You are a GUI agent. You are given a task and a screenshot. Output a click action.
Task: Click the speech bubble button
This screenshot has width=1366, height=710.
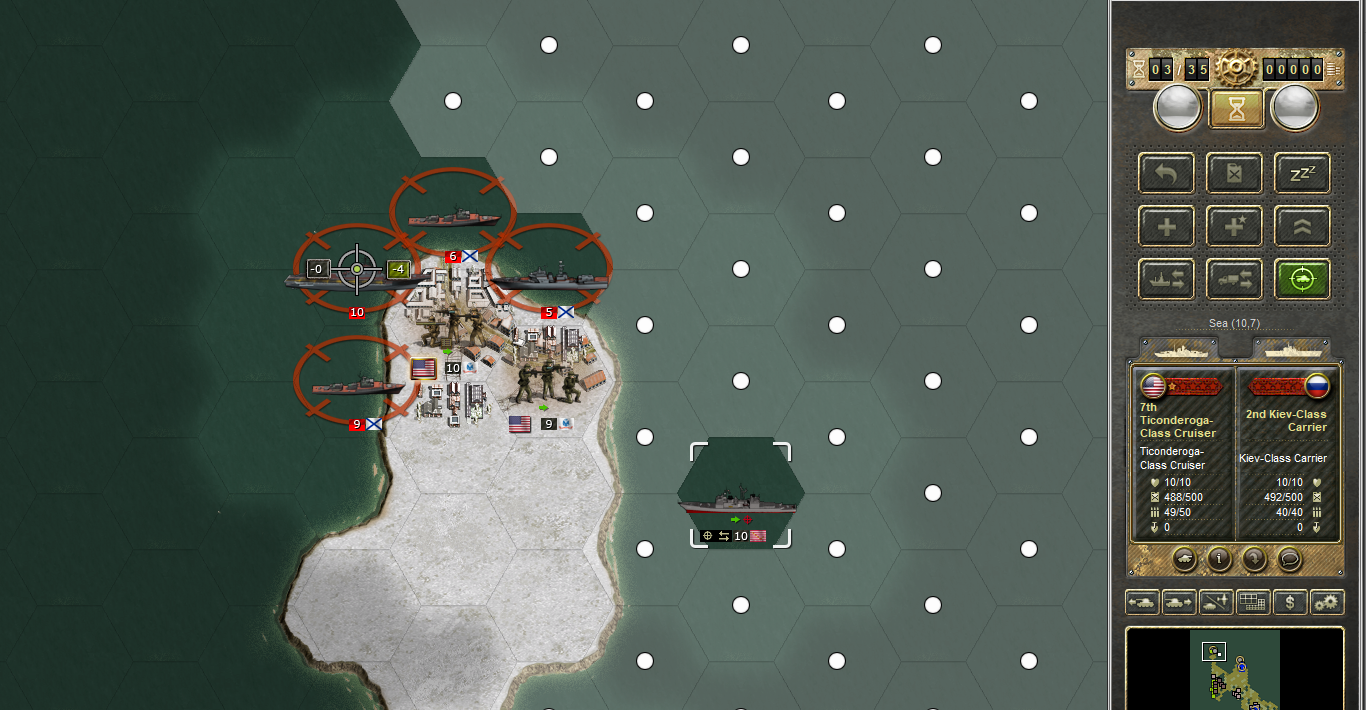point(1290,559)
